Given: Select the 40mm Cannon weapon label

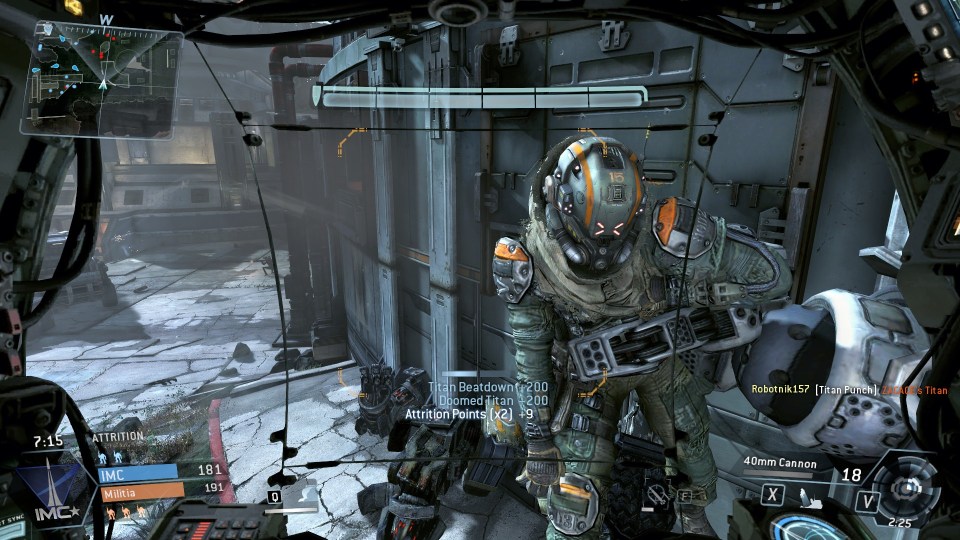Looking at the screenshot, I should click(781, 463).
